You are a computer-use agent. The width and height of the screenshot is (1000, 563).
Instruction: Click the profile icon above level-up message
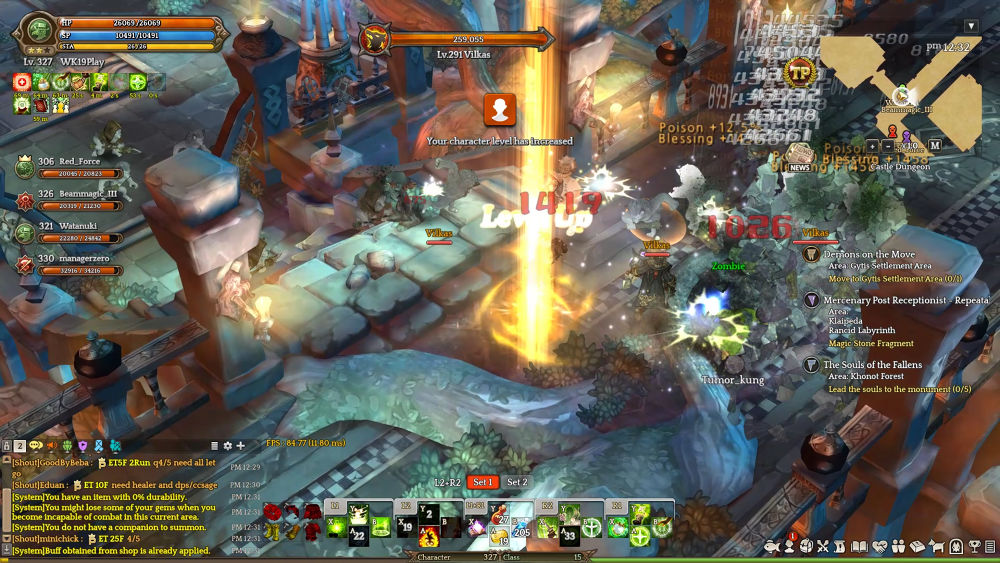499,109
